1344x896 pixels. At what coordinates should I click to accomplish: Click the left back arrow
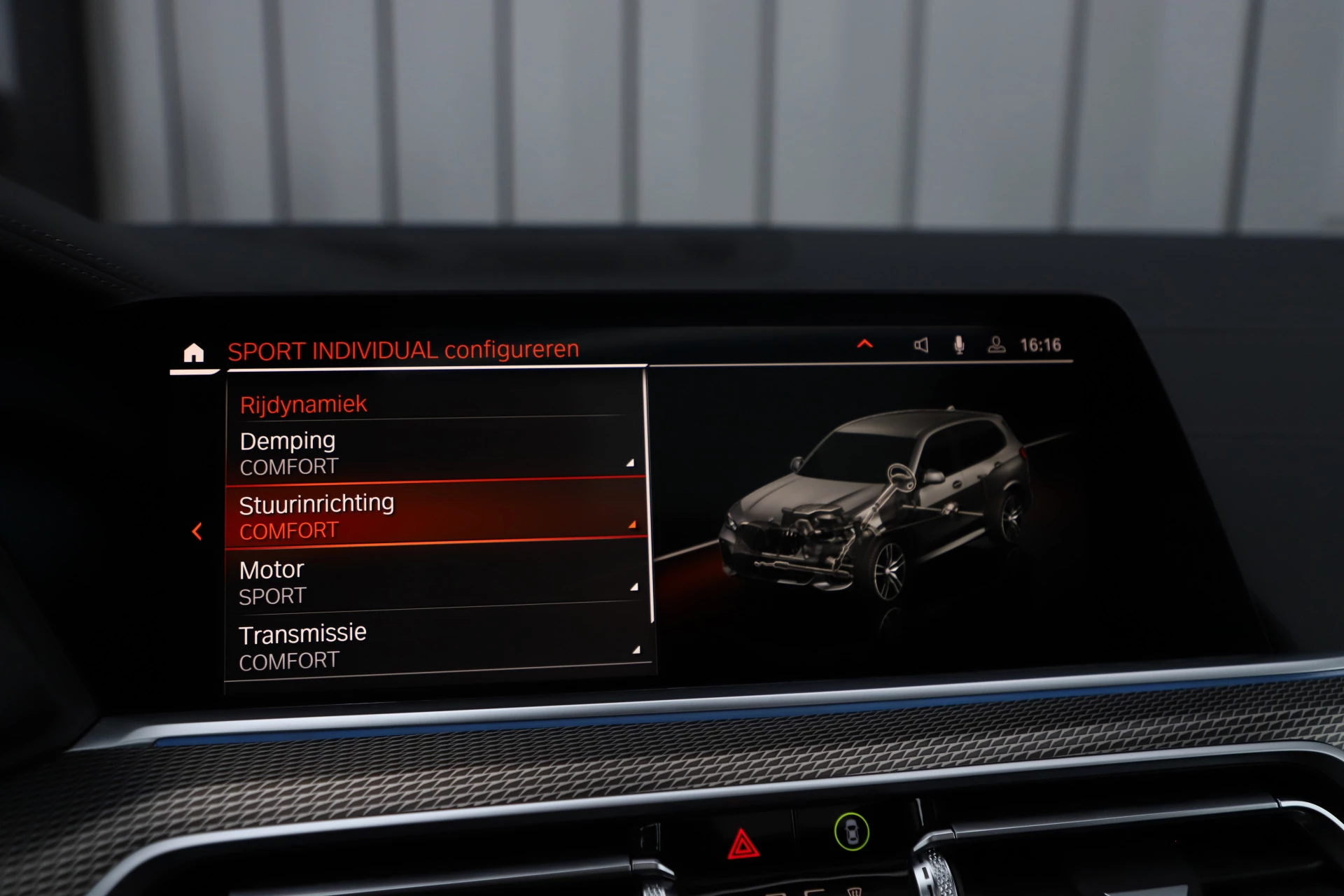(x=197, y=531)
